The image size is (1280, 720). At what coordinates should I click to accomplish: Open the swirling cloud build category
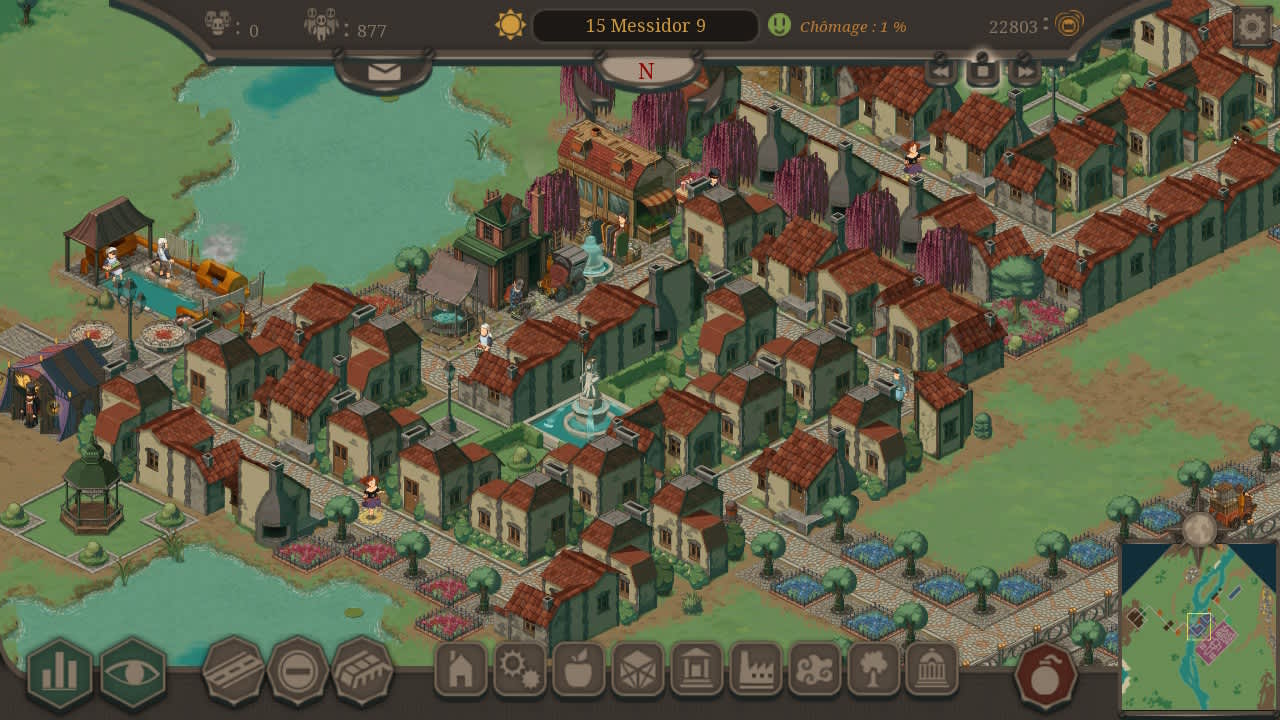815,669
